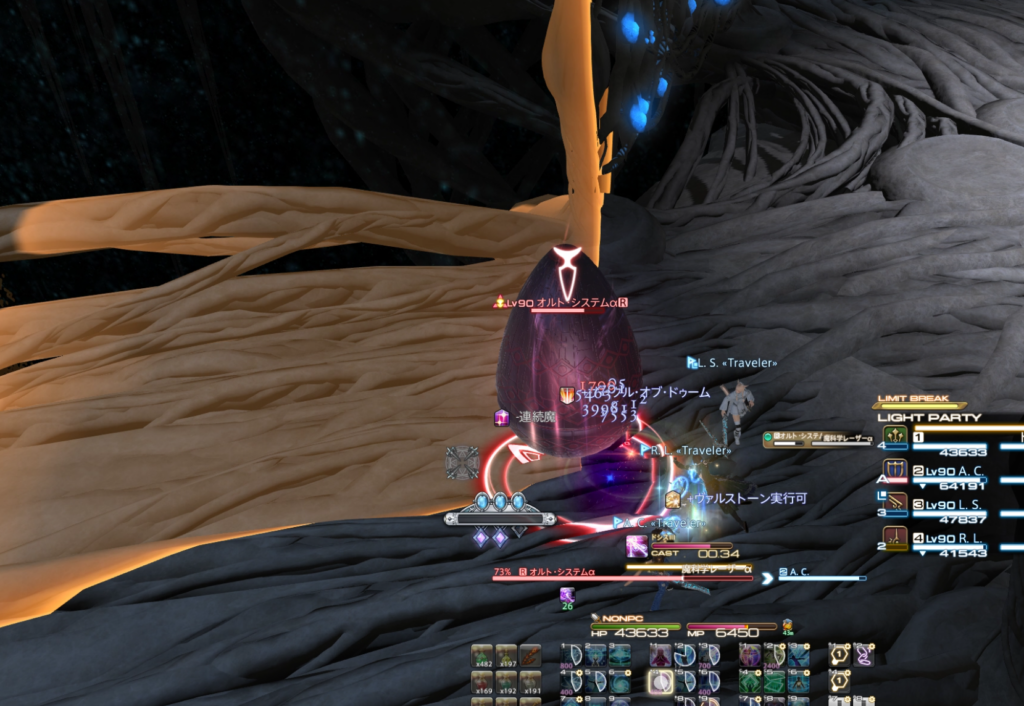Activate the ability costing 800 MP
The image size is (1024, 706).
tap(572, 656)
